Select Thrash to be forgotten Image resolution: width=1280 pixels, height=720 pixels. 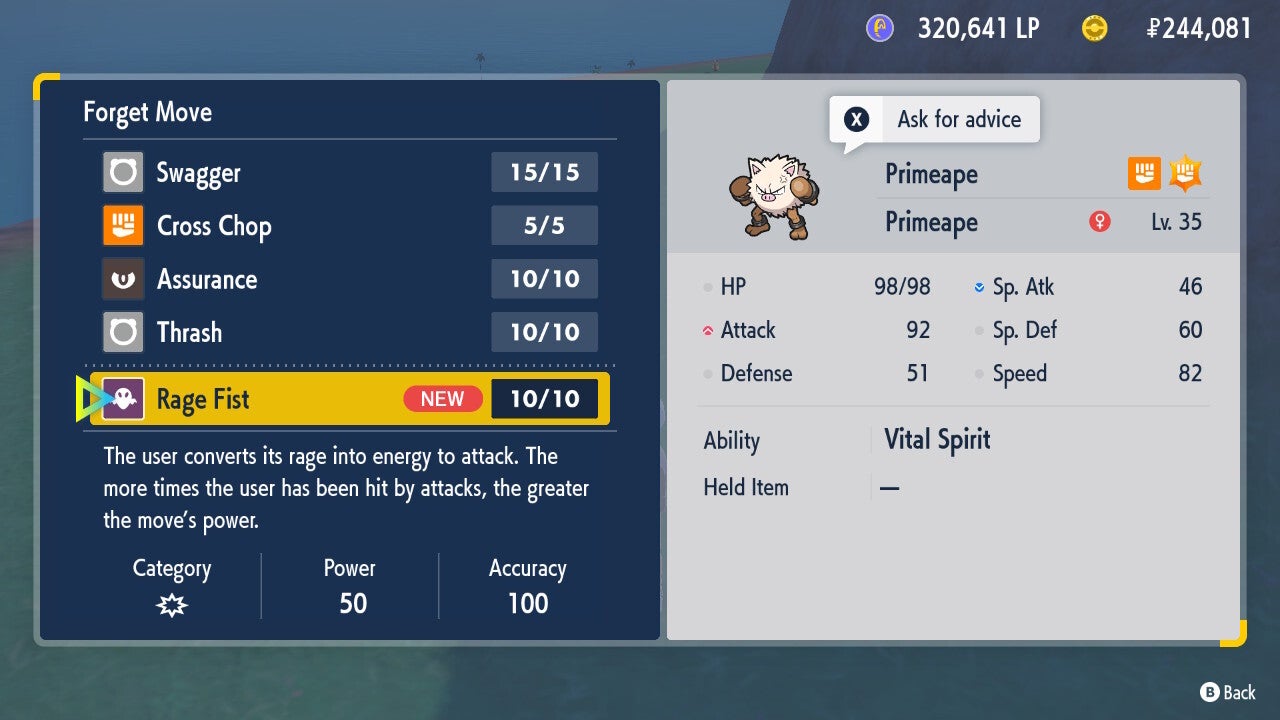[349, 332]
